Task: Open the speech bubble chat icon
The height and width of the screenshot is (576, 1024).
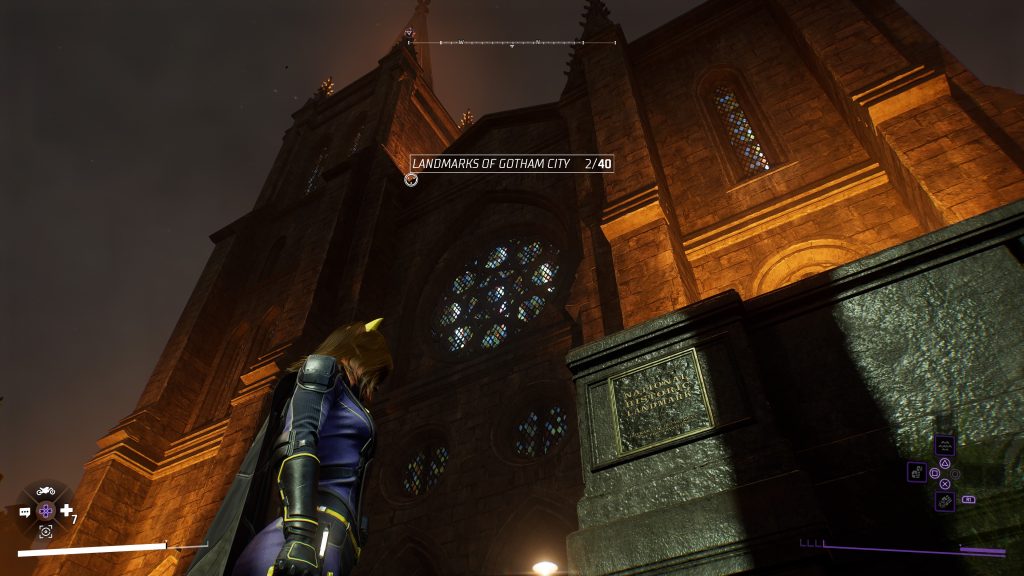Action: tap(25, 512)
